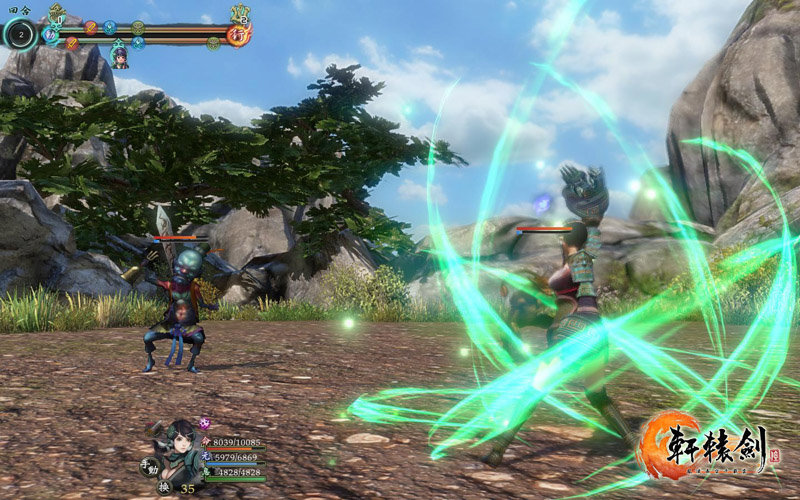800x500 pixels.
Task: Select the heroine's portrait in the status panel
Action: point(180,450)
